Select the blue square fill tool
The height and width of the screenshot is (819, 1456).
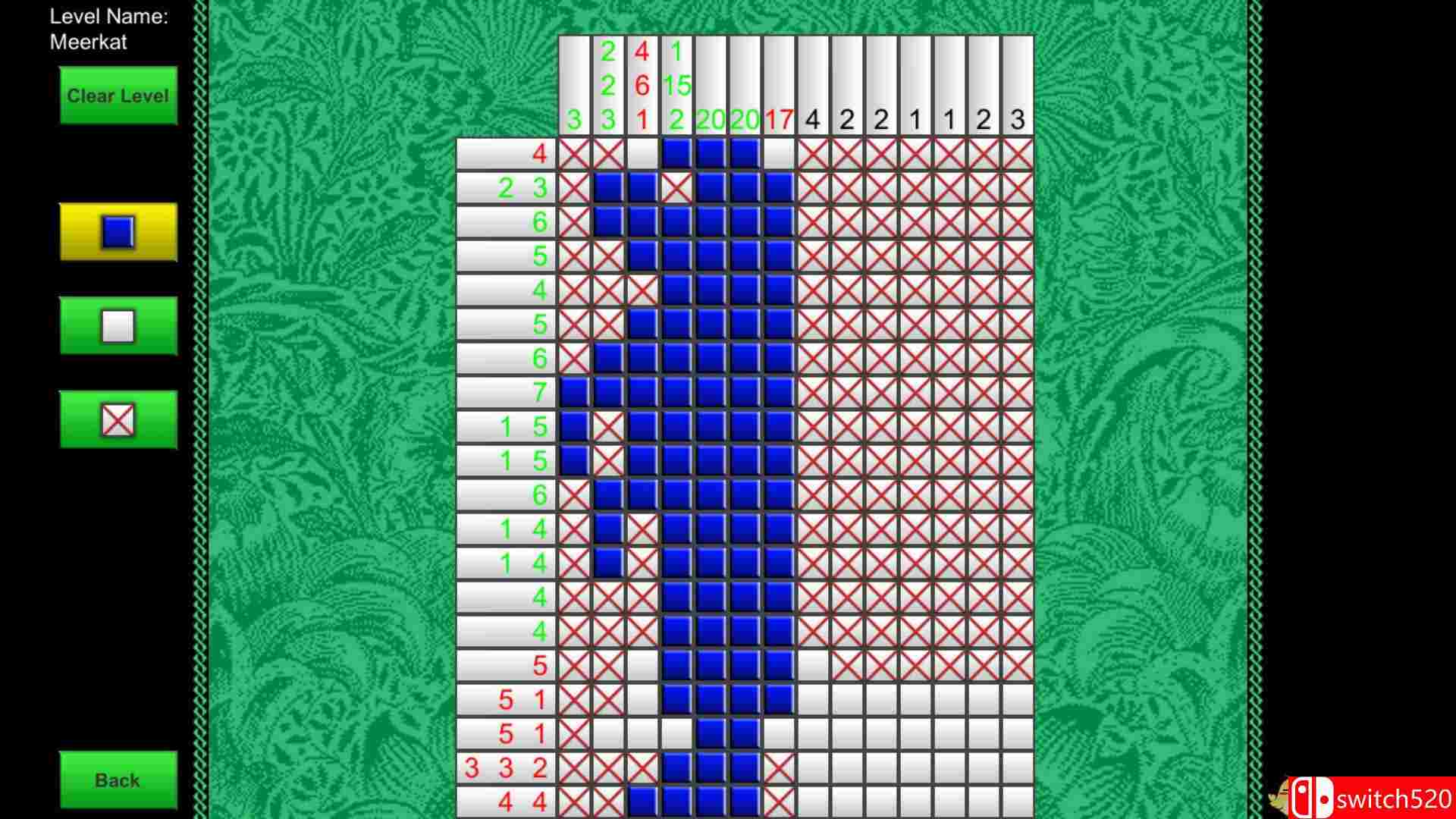point(118,233)
